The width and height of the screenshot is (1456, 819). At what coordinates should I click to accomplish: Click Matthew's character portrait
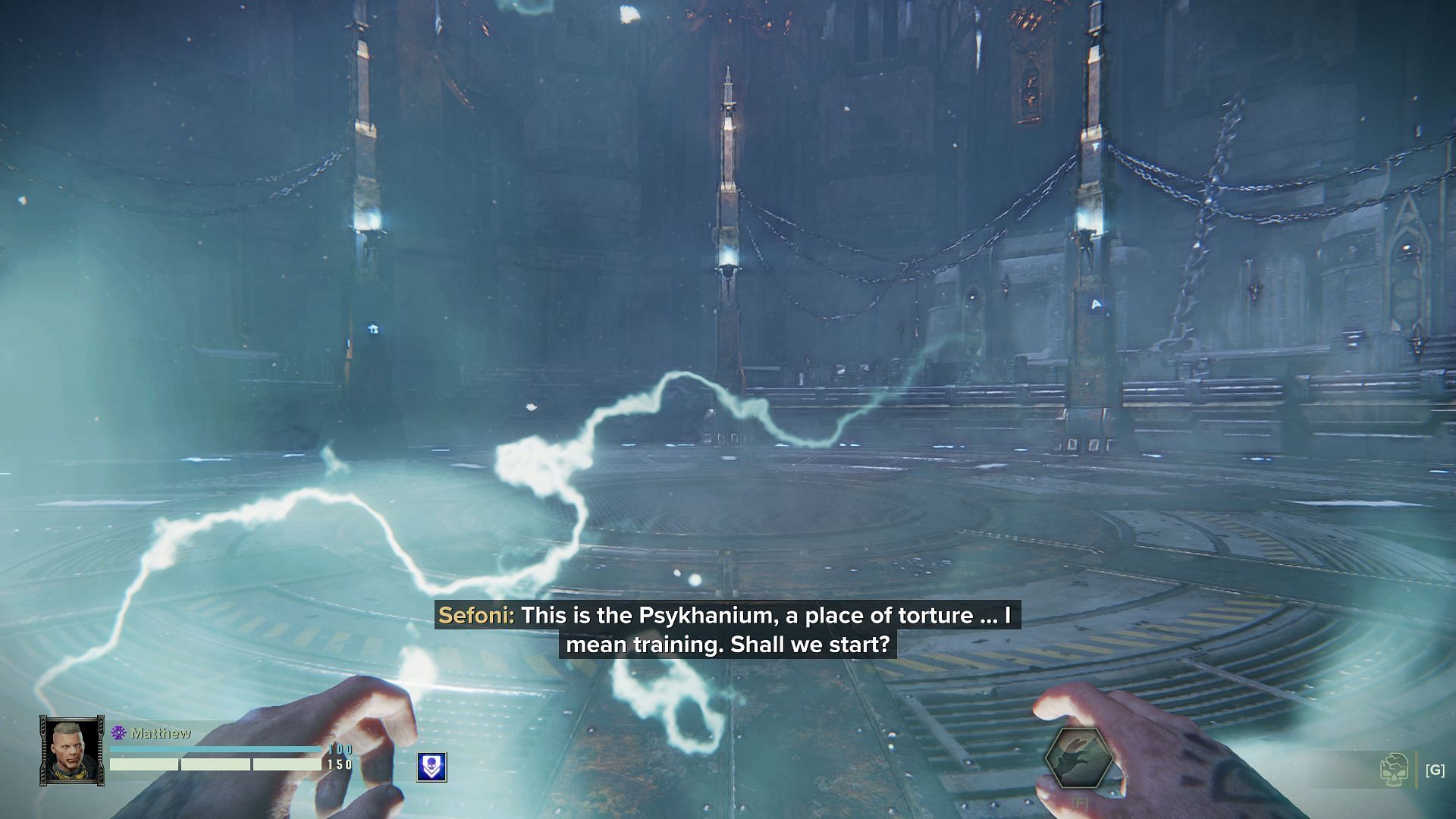[x=72, y=750]
